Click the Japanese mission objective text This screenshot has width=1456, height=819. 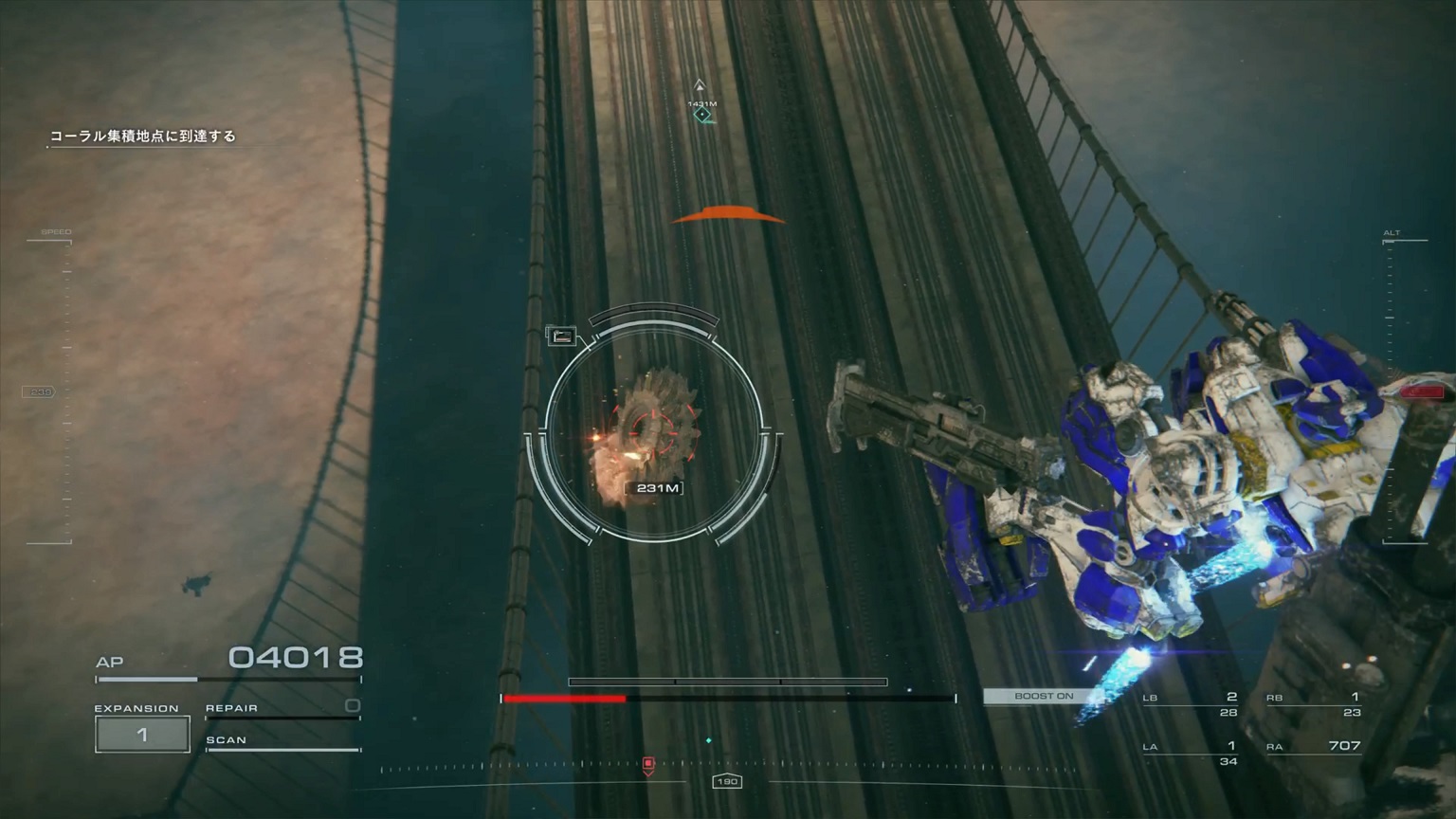[x=142, y=136]
